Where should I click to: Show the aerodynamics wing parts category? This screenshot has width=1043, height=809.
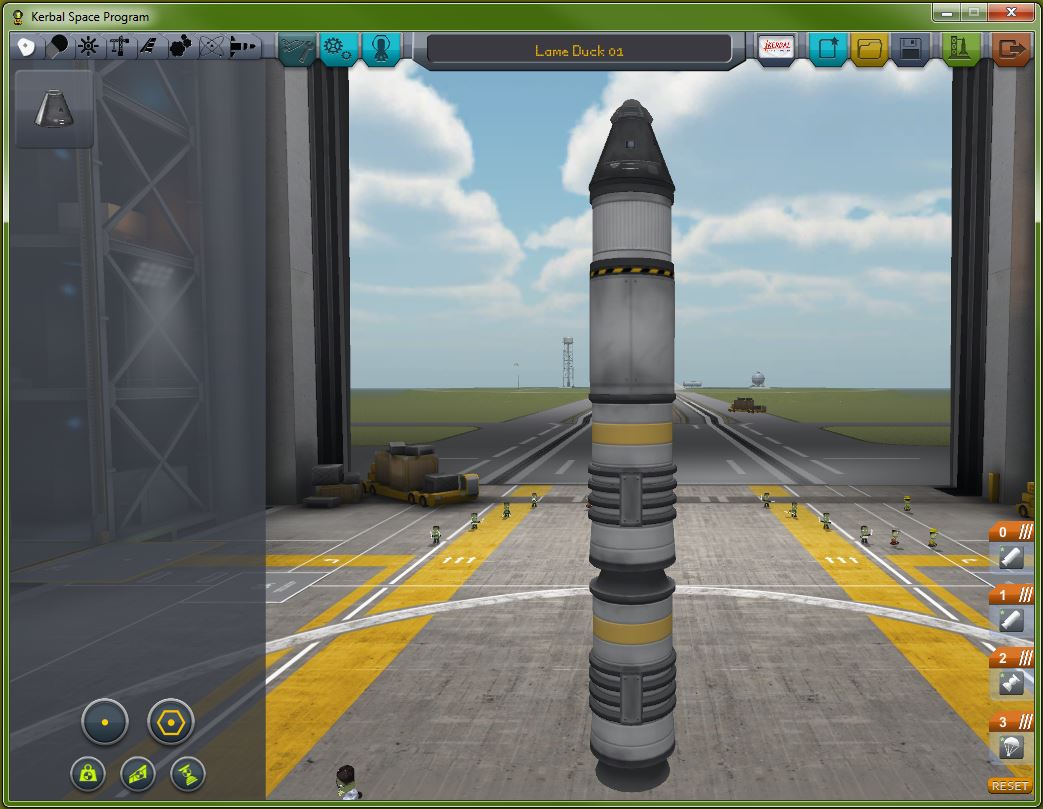click(x=148, y=47)
